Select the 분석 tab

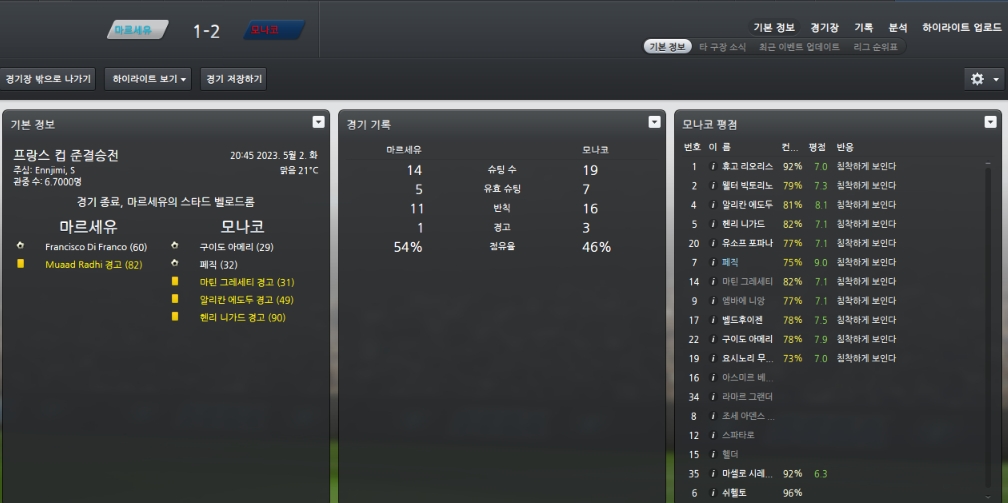coord(898,28)
